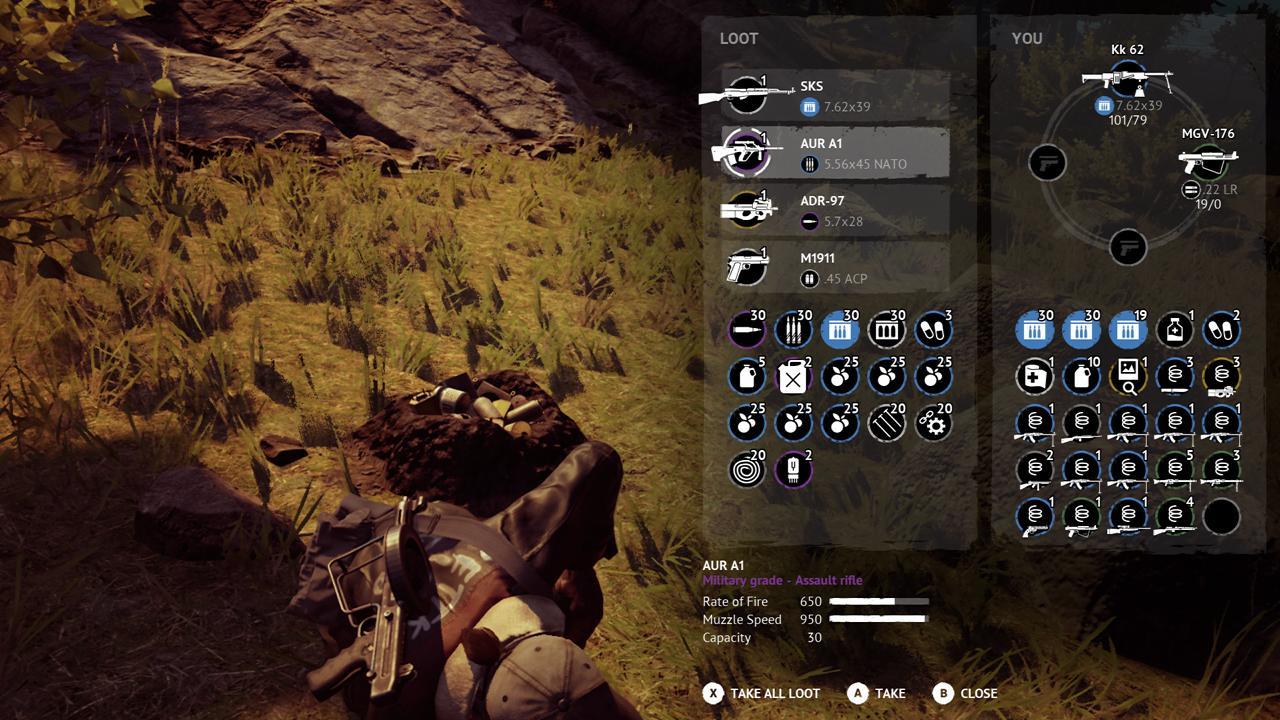Select the M1911 pistol in loot
The width and height of the screenshot is (1280, 720).
coord(835,267)
